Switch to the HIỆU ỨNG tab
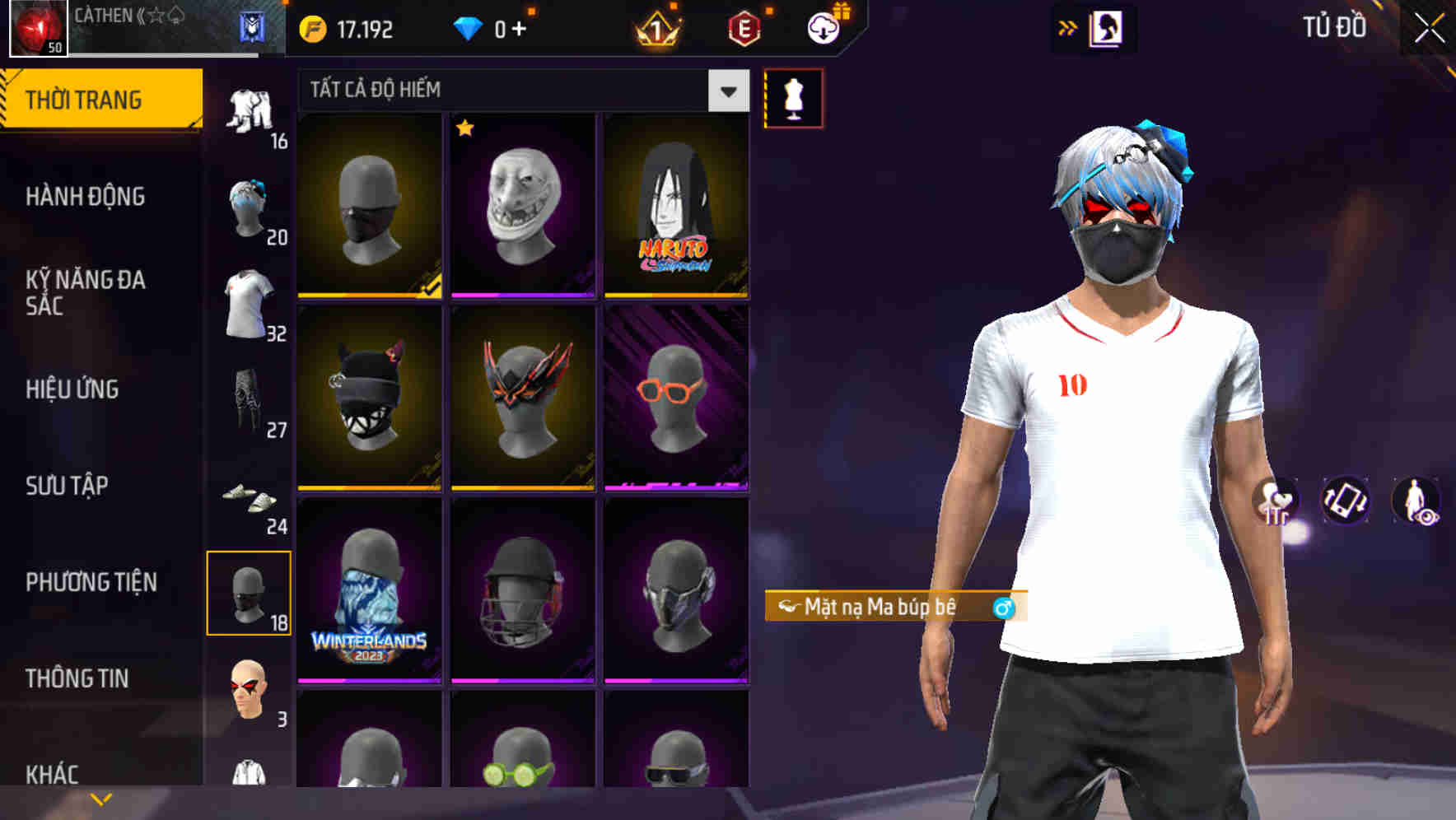The image size is (1456, 820). click(x=72, y=389)
